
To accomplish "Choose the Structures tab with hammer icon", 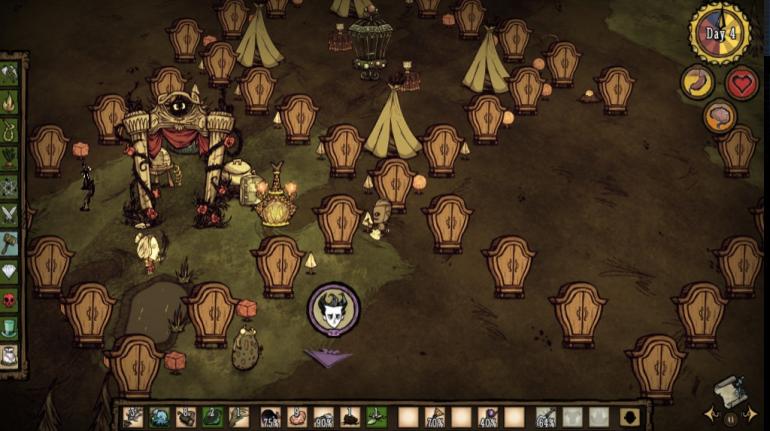I will coord(10,242).
